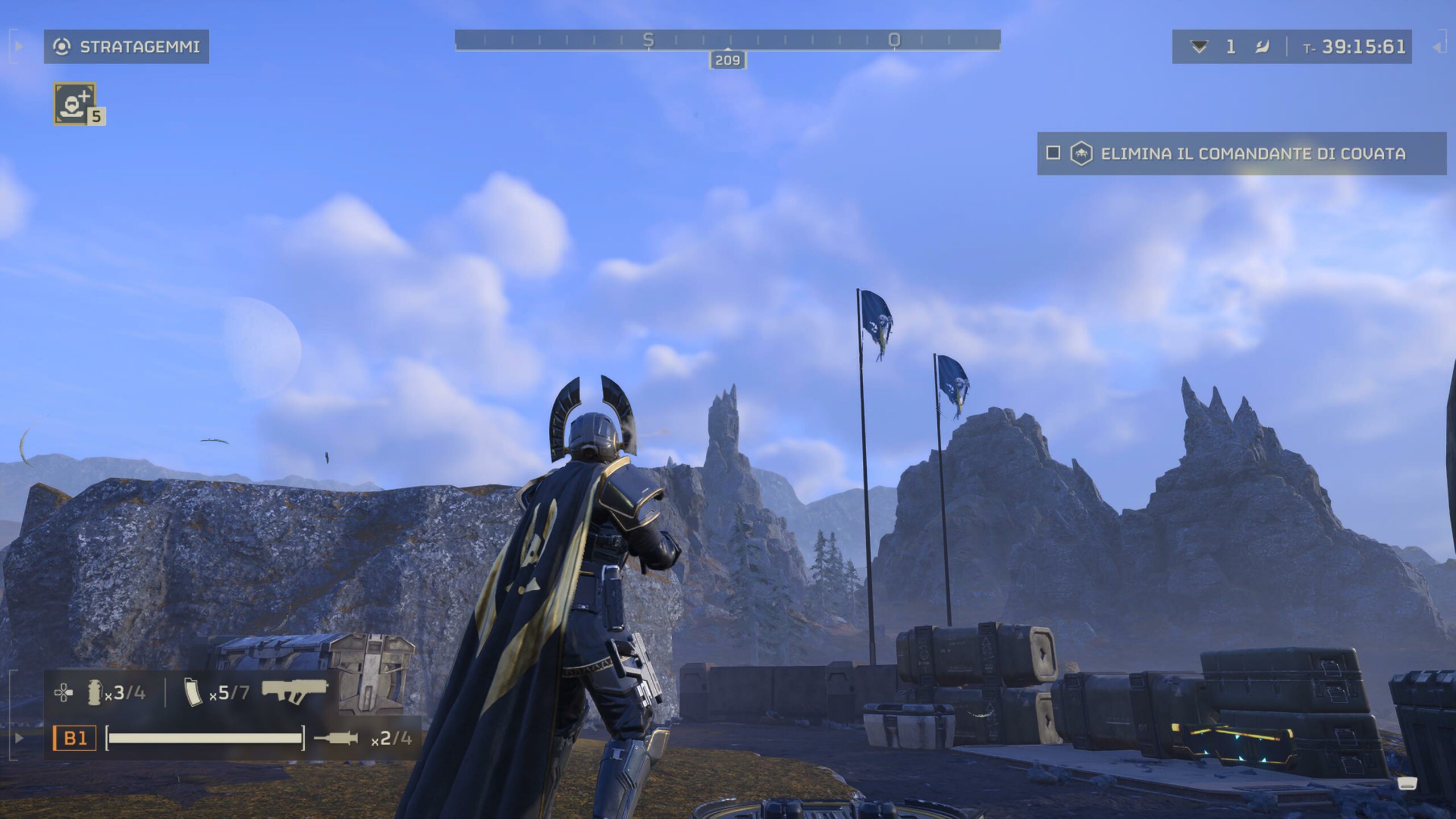Viewport: 1456px width, 819px height.
Task: Click the compass bar heading strip
Action: pyautogui.click(x=727, y=40)
